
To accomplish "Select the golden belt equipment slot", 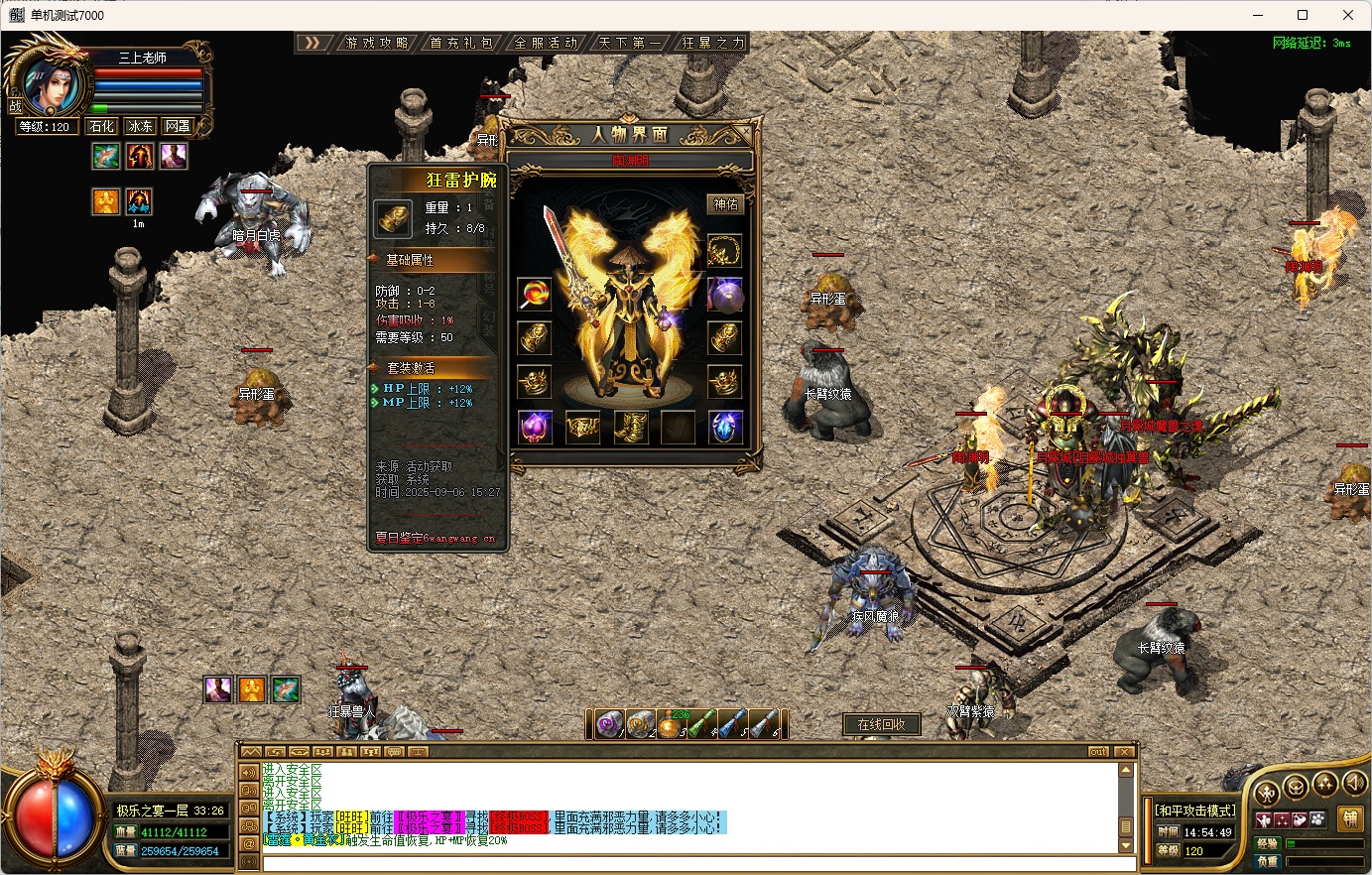I will pyautogui.click(x=582, y=428).
